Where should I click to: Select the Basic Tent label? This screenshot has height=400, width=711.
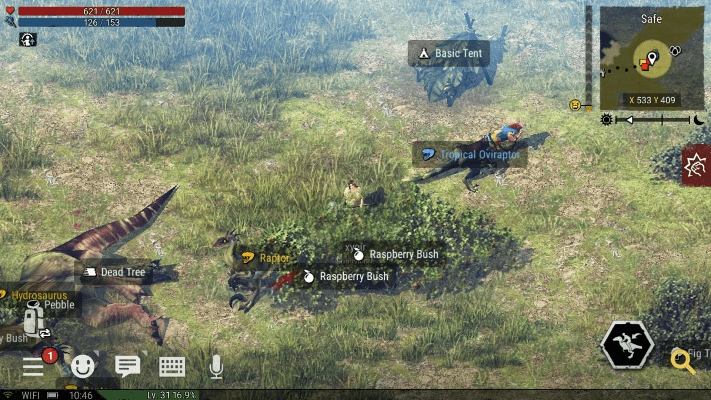click(x=449, y=53)
